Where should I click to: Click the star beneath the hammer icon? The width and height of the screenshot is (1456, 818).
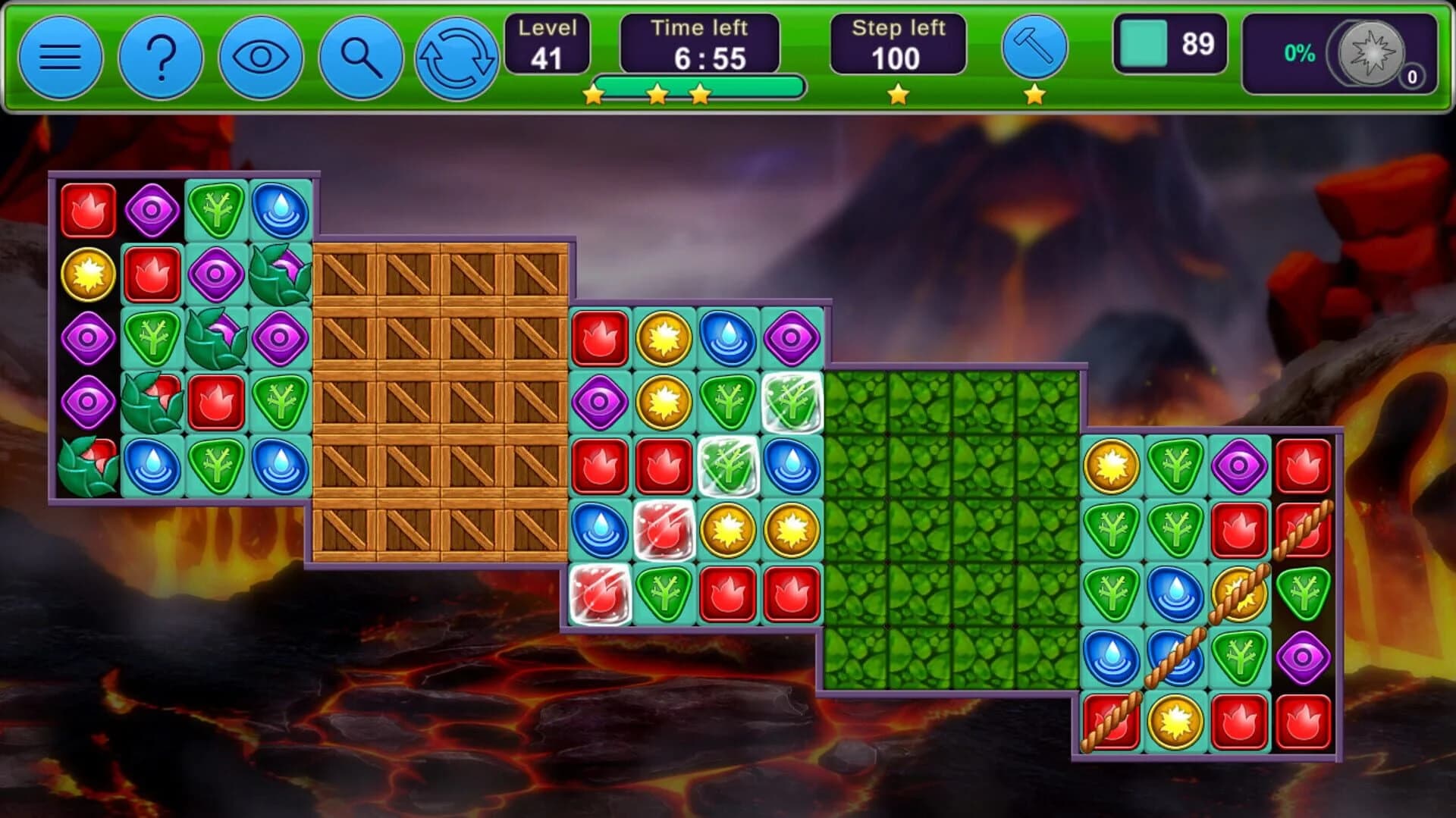pyautogui.click(x=1033, y=94)
